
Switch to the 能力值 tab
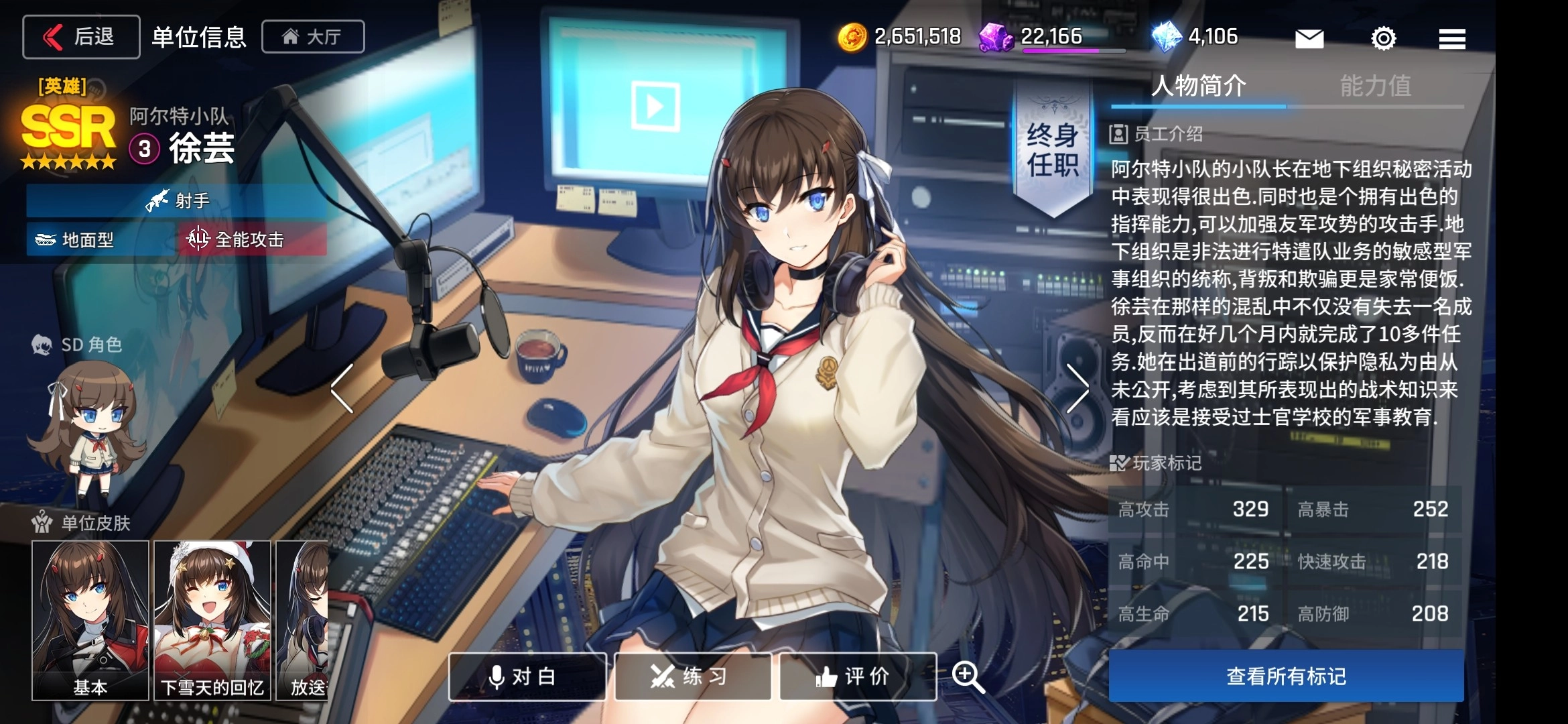click(x=1375, y=86)
